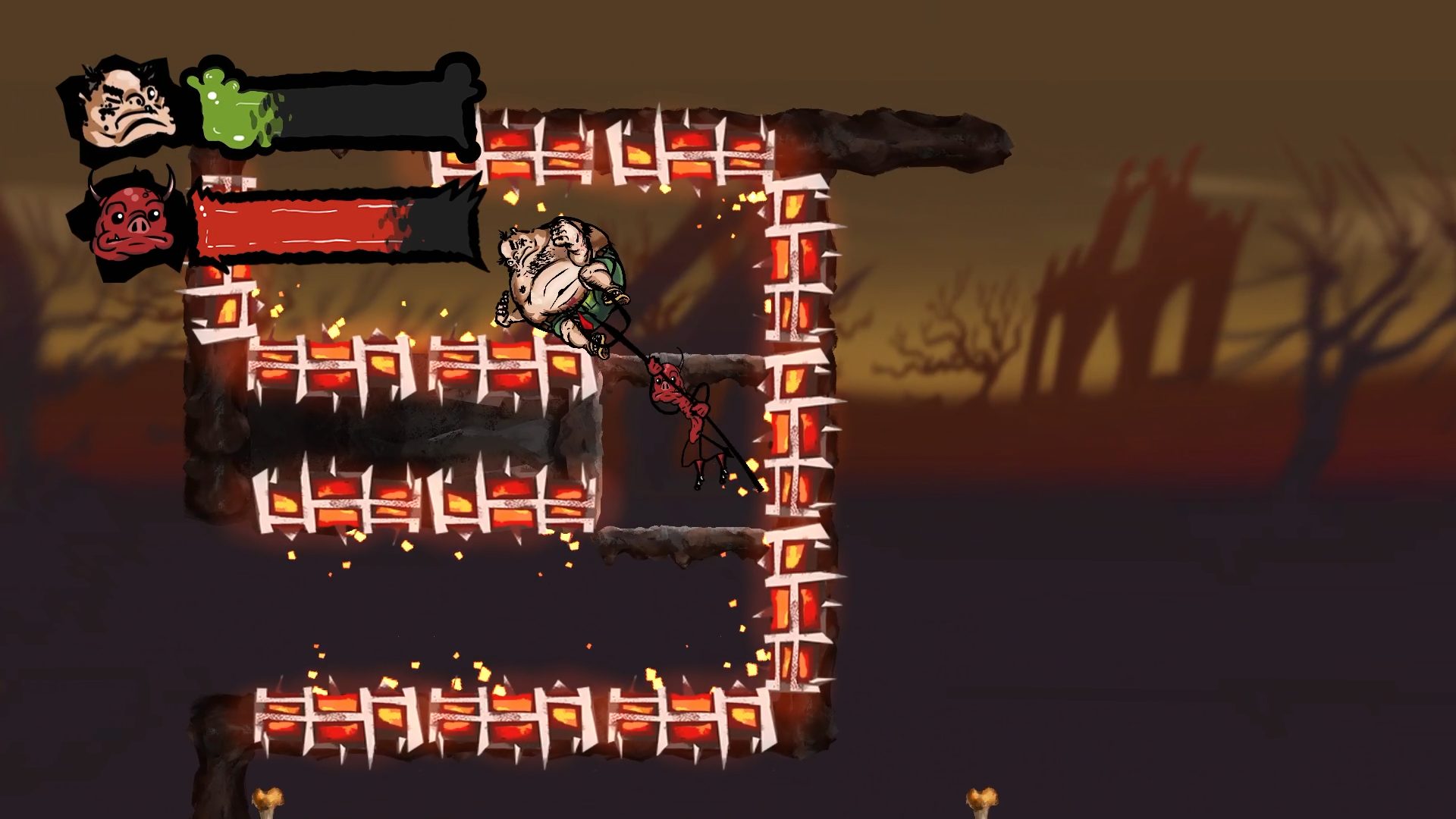Select the red horned pig demon portrait
The width and height of the screenshot is (1456, 819).
[130, 221]
